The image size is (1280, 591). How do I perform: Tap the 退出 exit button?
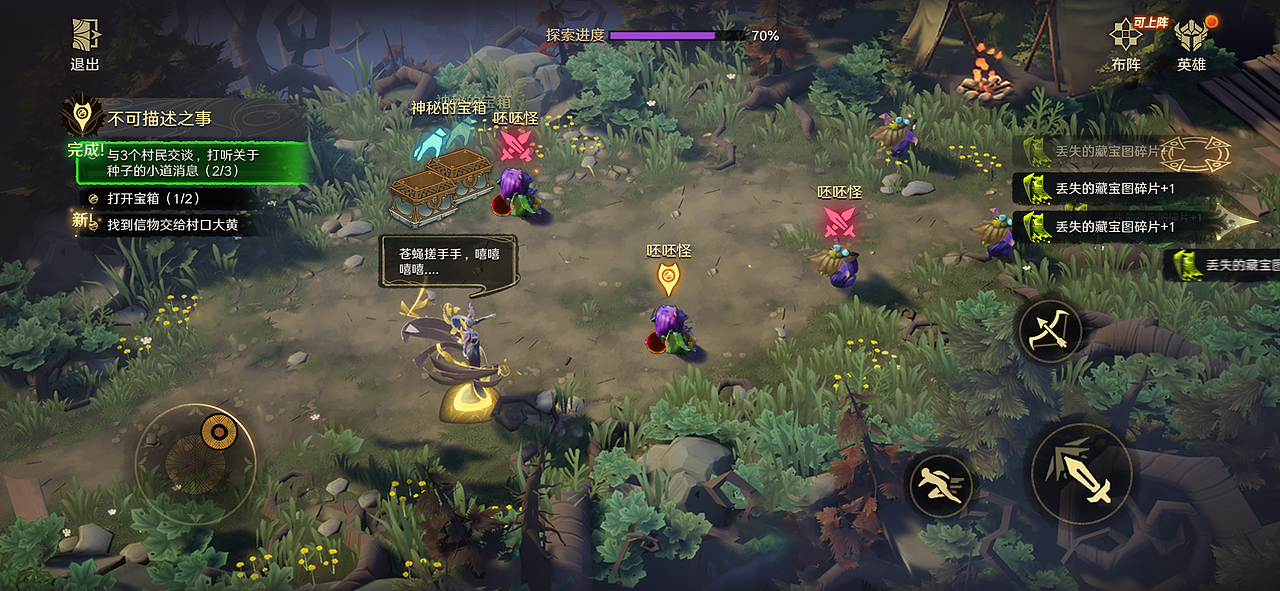pyautogui.click(x=85, y=45)
